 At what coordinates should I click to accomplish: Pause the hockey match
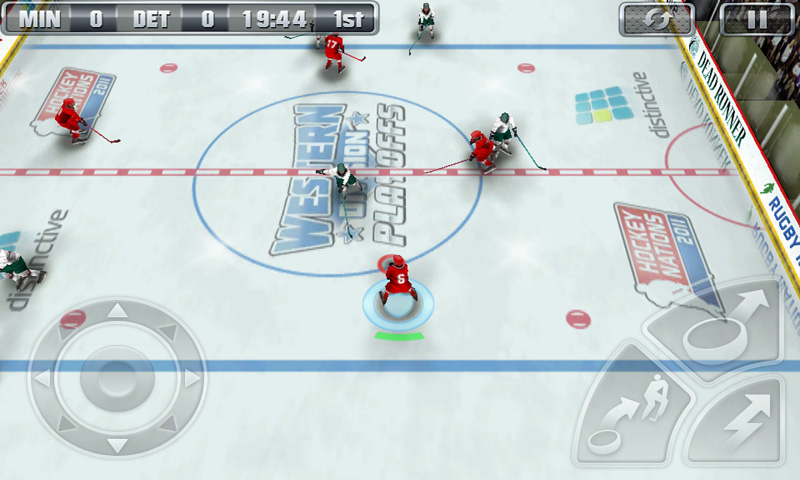[756, 18]
